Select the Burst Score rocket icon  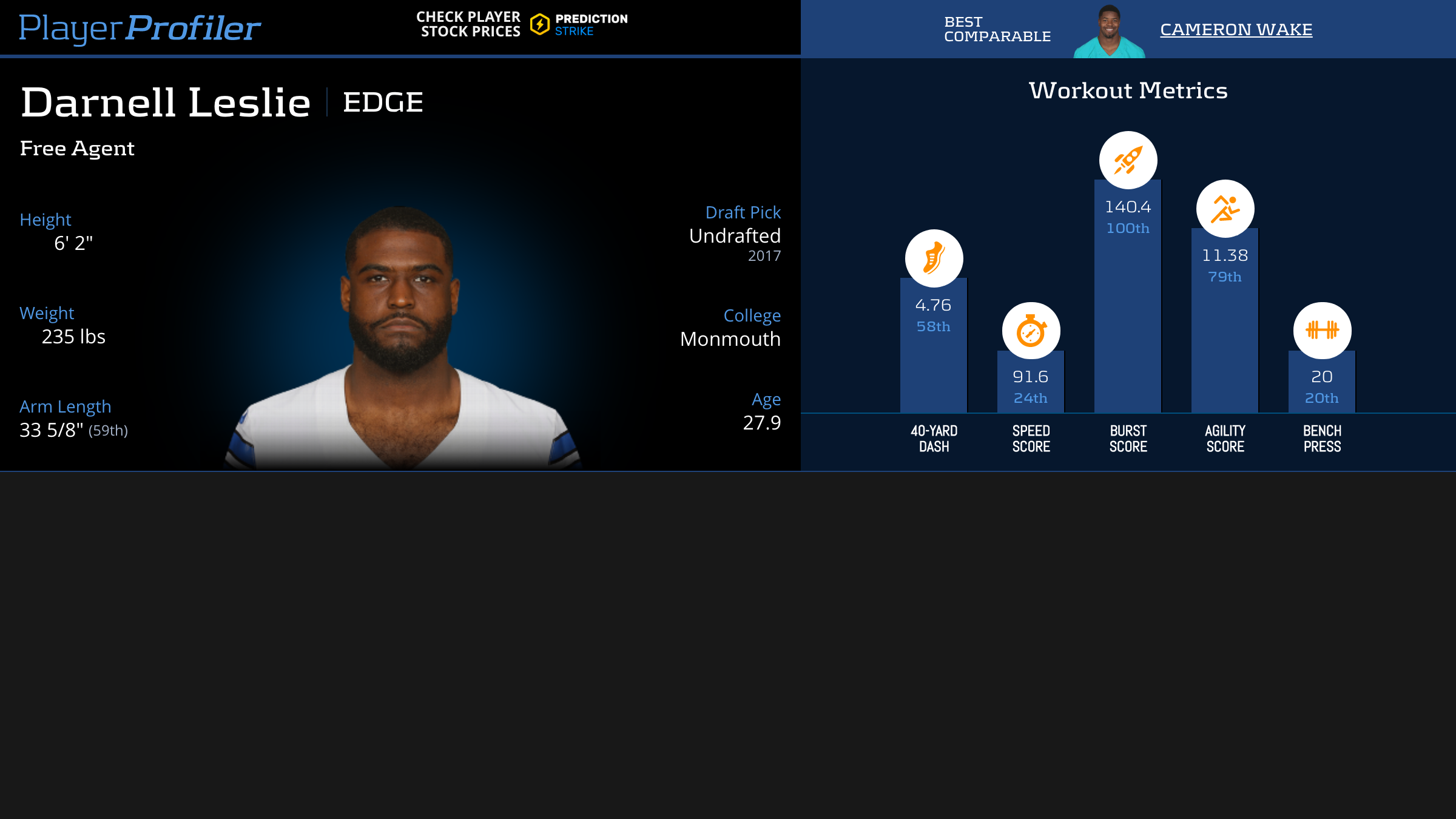pyautogui.click(x=1128, y=160)
